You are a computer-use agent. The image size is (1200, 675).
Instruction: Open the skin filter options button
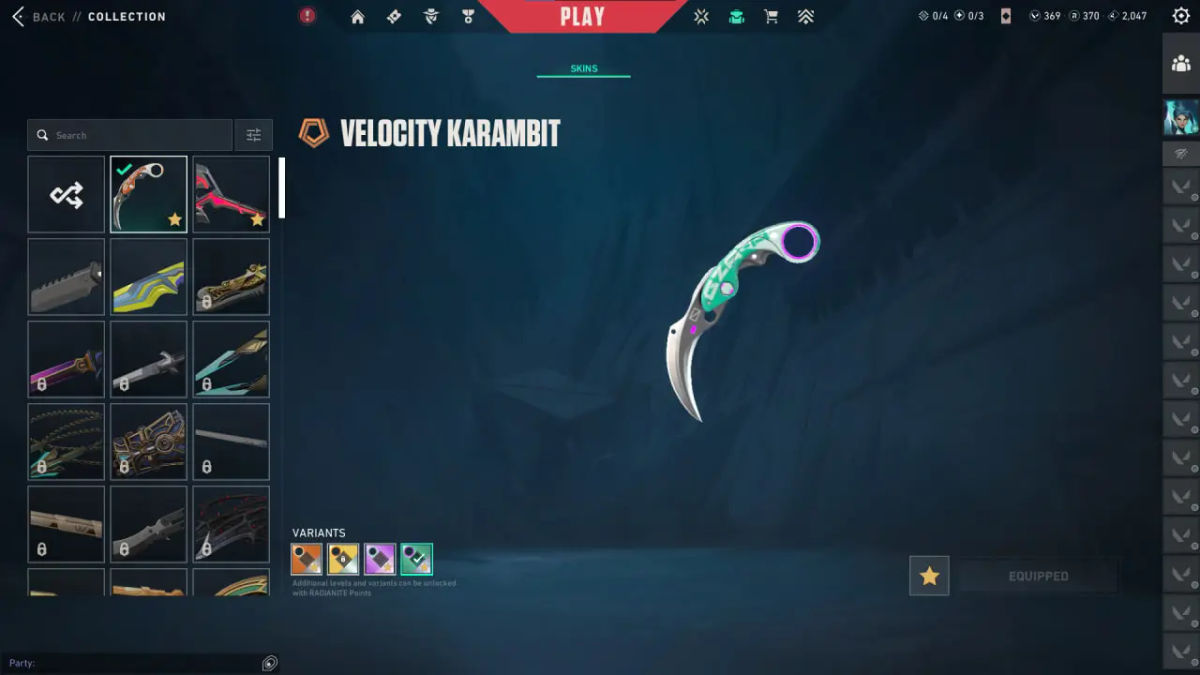pos(253,135)
